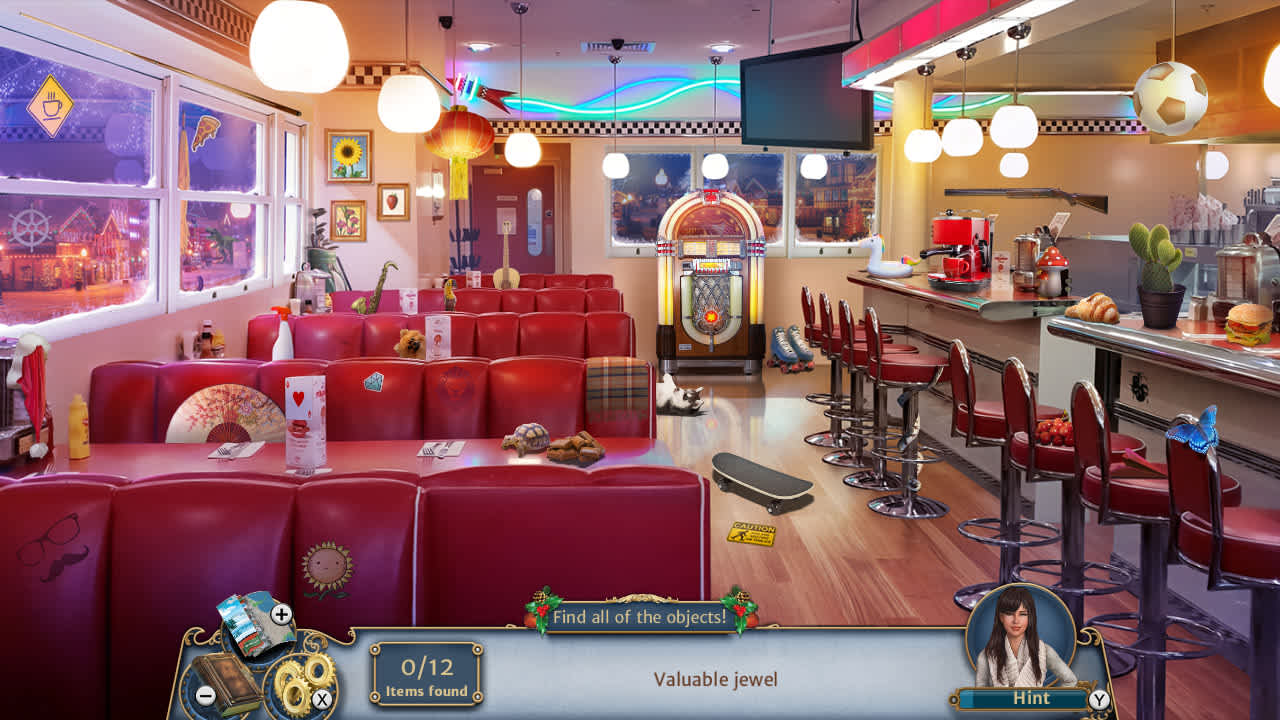This screenshot has width=1280, height=720.
Task: Open the brown journal book
Action: click(228, 682)
